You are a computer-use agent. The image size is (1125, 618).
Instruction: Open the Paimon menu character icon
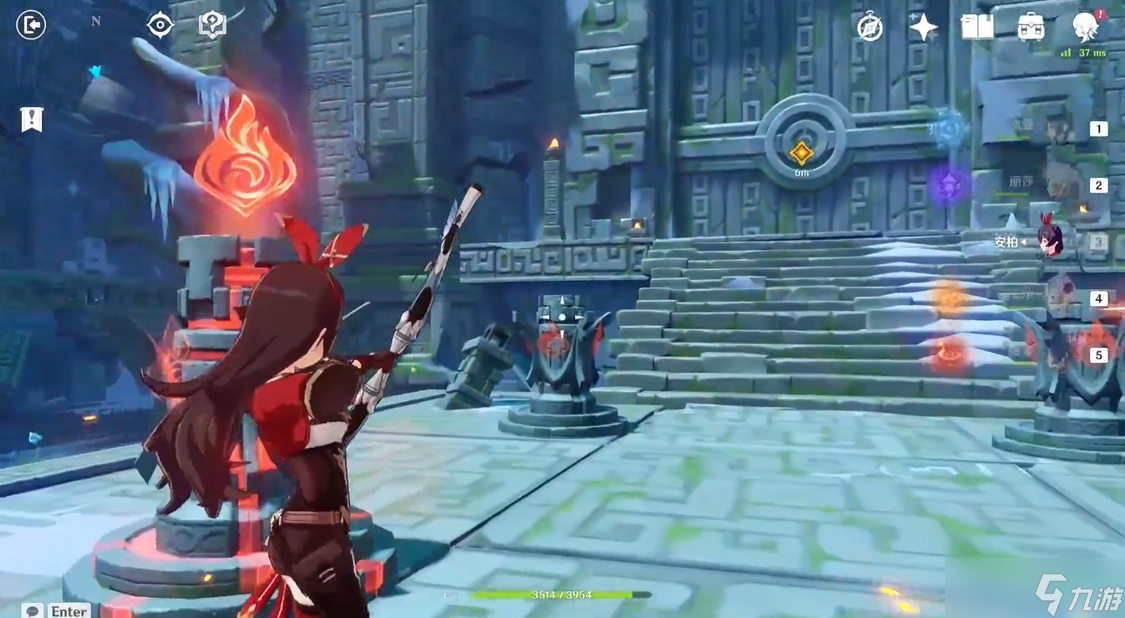[x=1084, y=26]
